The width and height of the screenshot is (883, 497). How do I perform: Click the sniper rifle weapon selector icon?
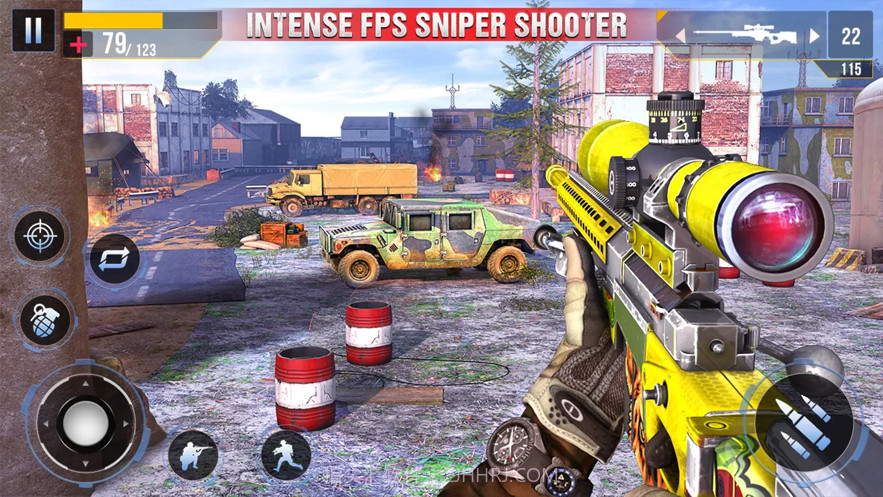(x=745, y=36)
